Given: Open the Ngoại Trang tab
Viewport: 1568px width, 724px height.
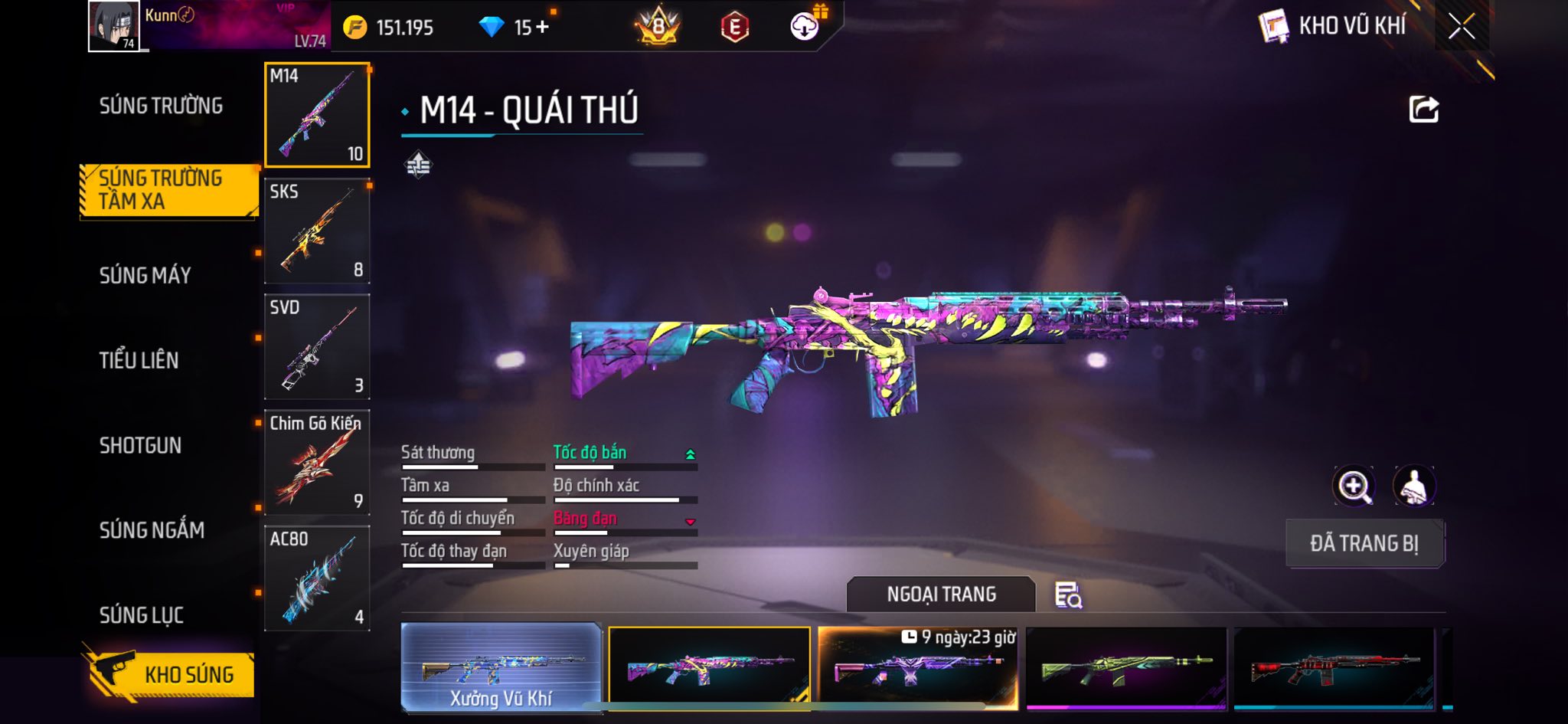Looking at the screenshot, I should [941, 595].
